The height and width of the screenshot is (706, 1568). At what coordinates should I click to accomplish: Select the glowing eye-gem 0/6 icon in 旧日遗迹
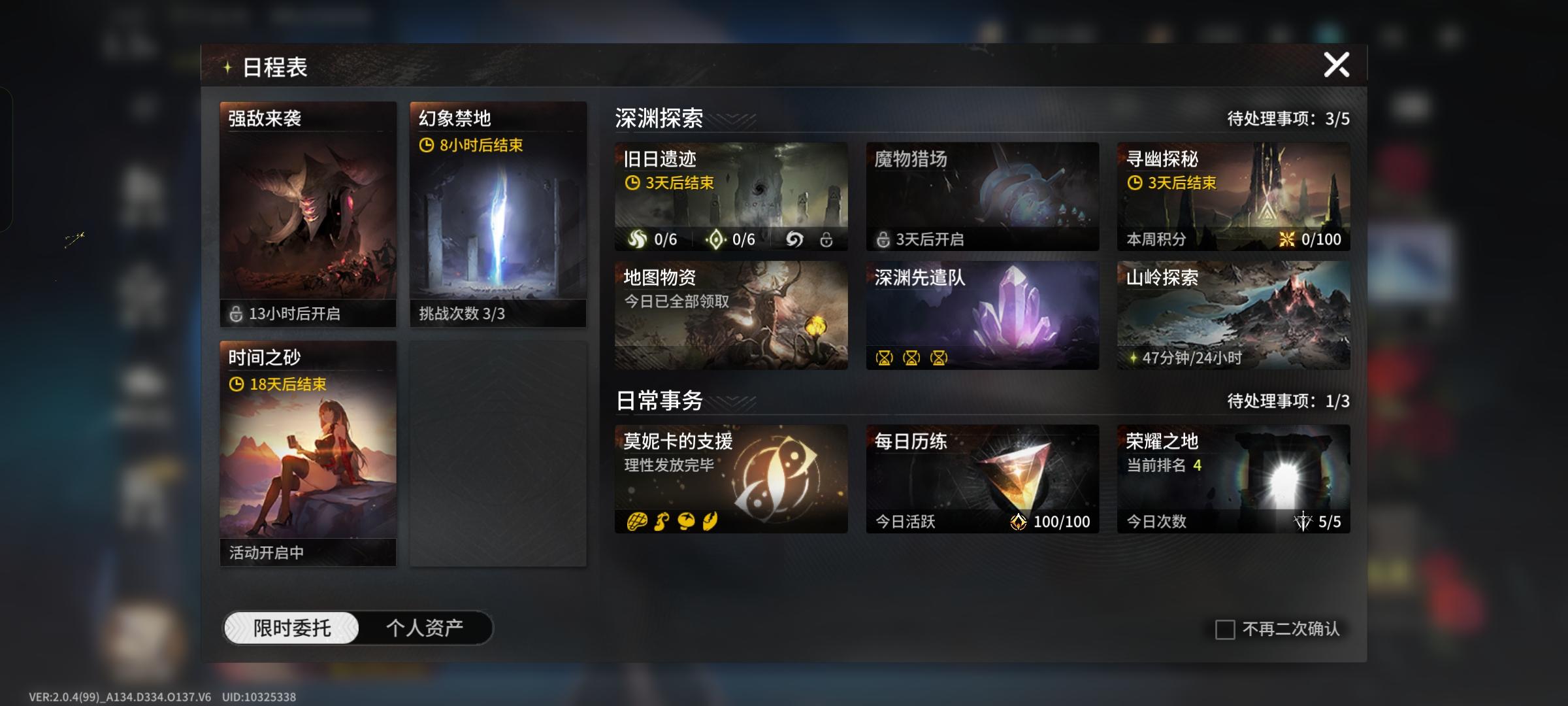click(717, 240)
